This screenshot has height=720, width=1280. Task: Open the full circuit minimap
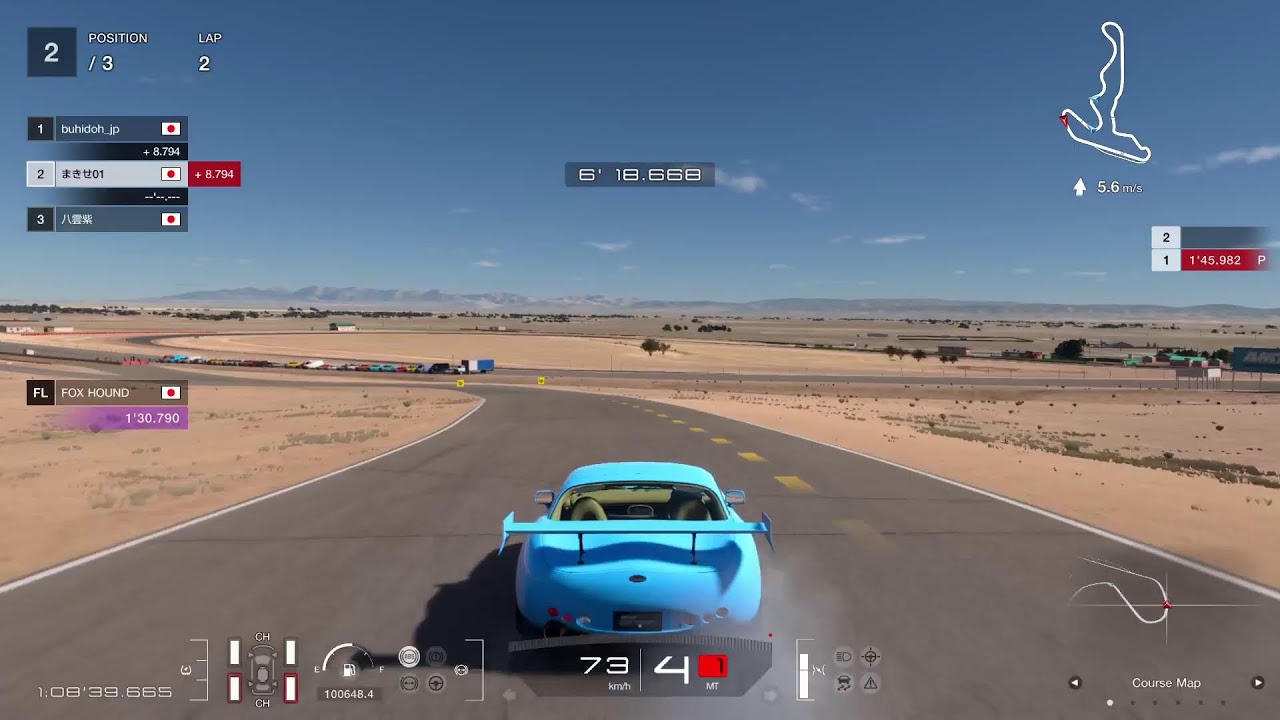point(1107,92)
